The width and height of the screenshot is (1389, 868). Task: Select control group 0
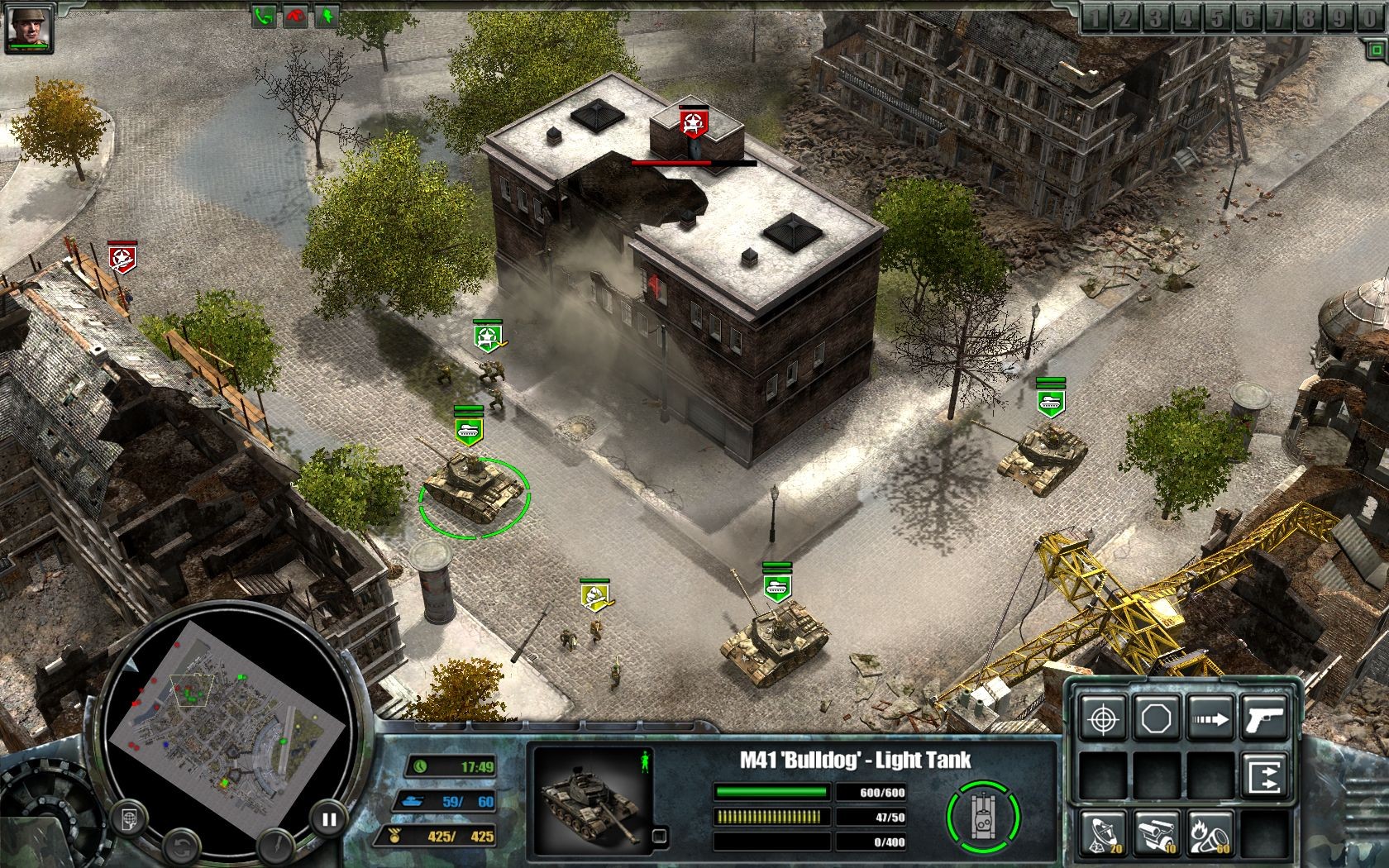(x=1363, y=18)
